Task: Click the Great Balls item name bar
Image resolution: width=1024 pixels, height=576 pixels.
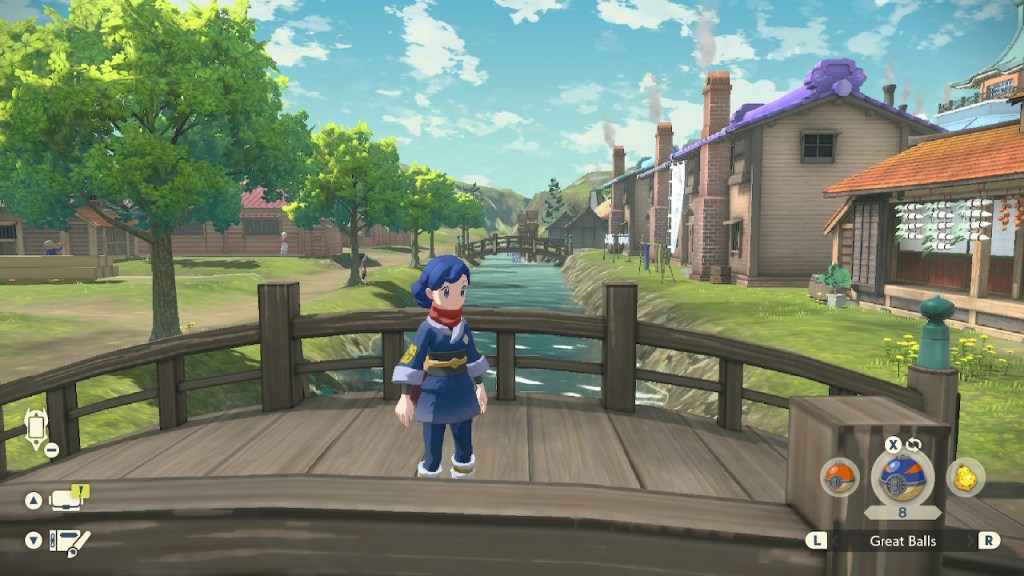Action: [901, 541]
